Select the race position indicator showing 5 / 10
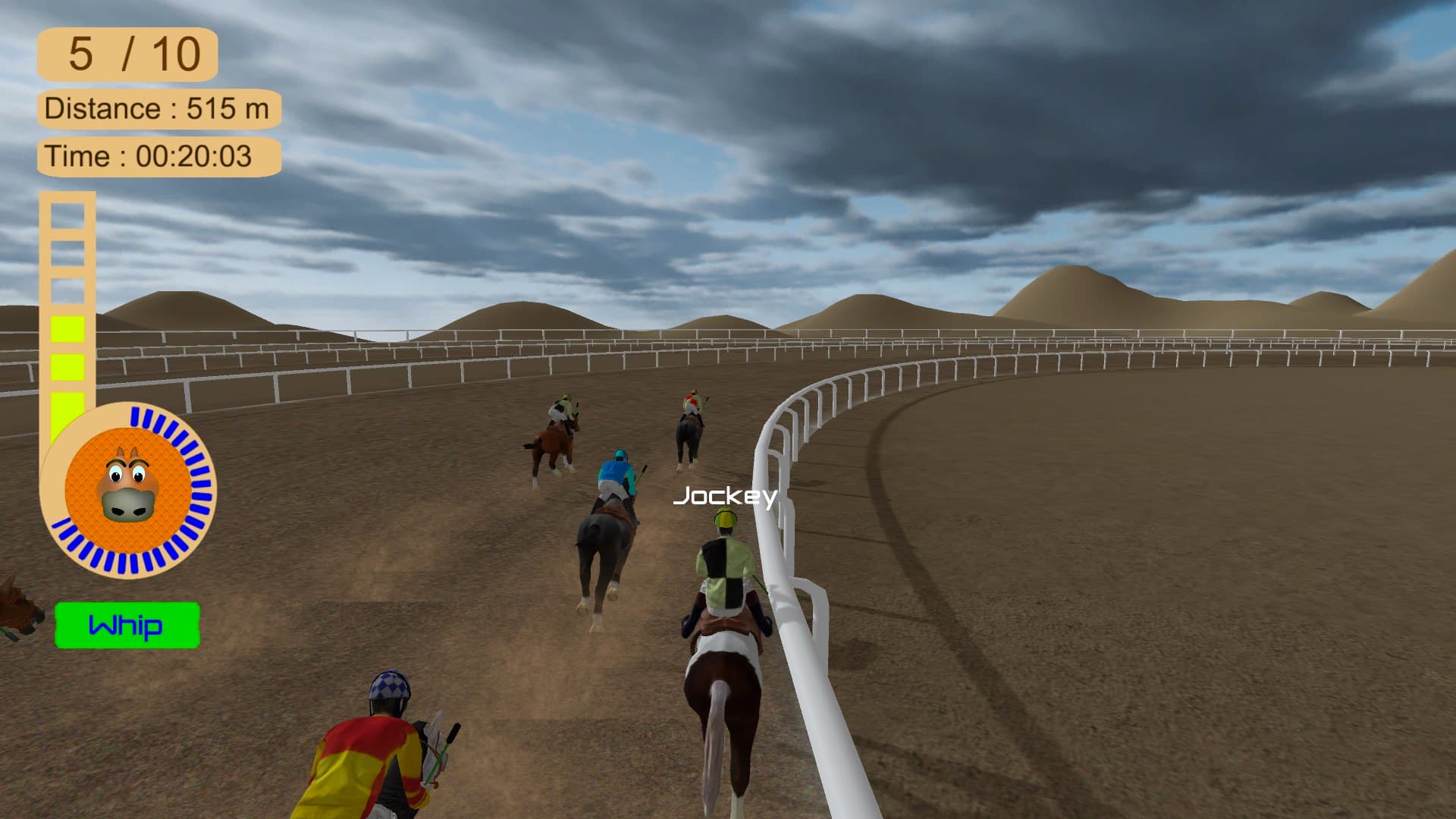 pyautogui.click(x=127, y=53)
